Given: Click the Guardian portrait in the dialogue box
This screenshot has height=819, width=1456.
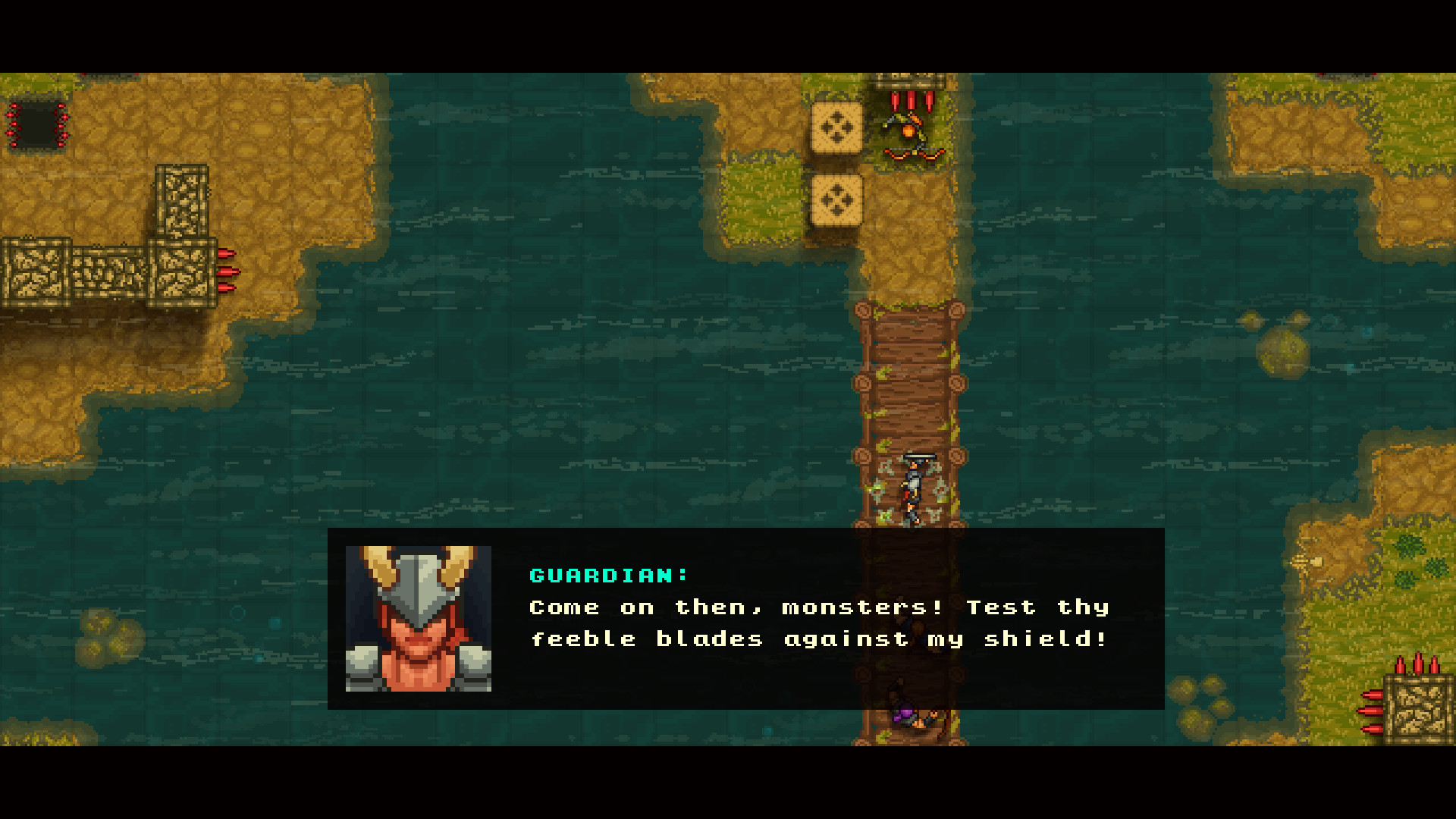Looking at the screenshot, I should [x=419, y=620].
